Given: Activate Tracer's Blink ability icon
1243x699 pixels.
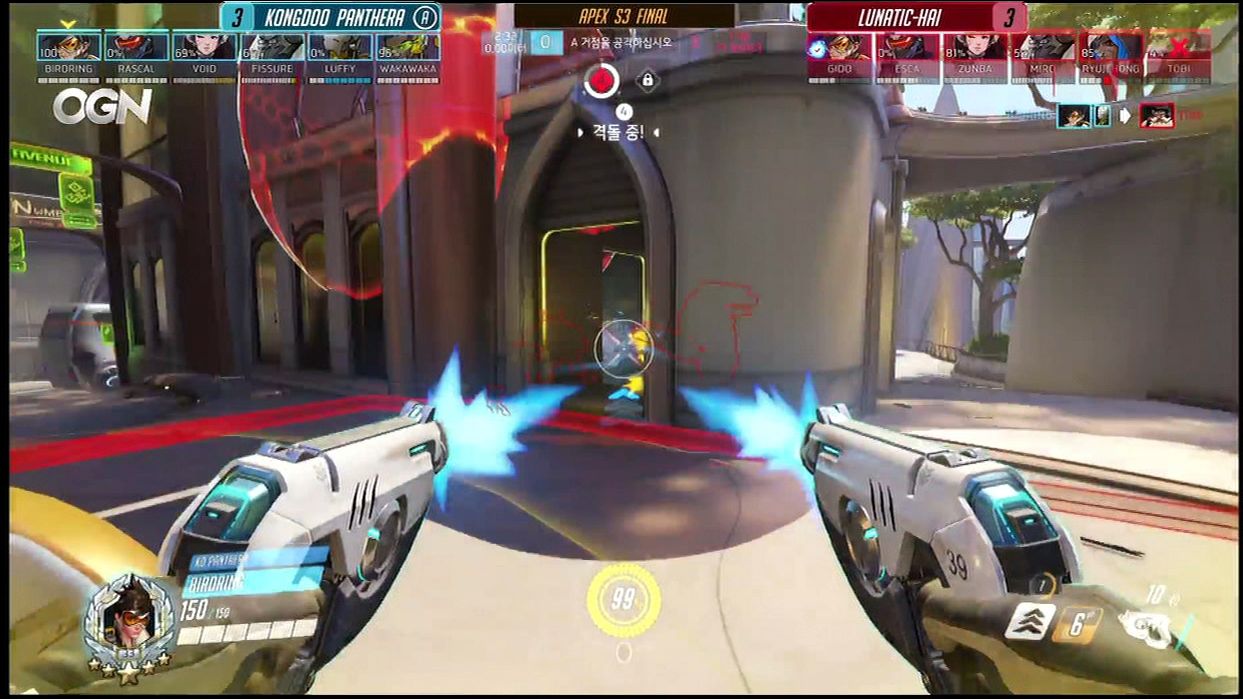Looking at the screenshot, I should [1030, 622].
